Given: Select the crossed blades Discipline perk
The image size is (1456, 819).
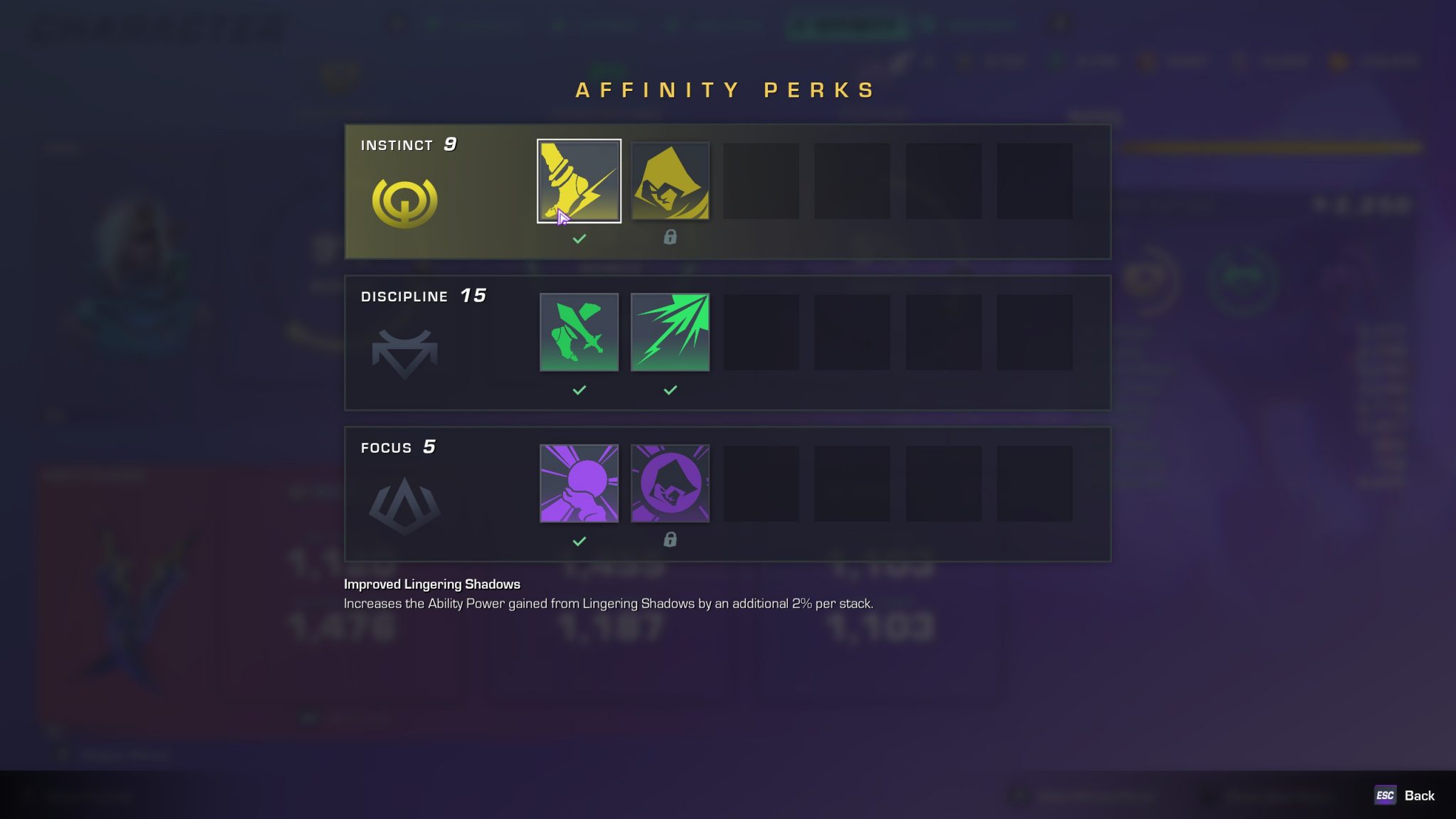Looking at the screenshot, I should pyautogui.click(x=579, y=332).
